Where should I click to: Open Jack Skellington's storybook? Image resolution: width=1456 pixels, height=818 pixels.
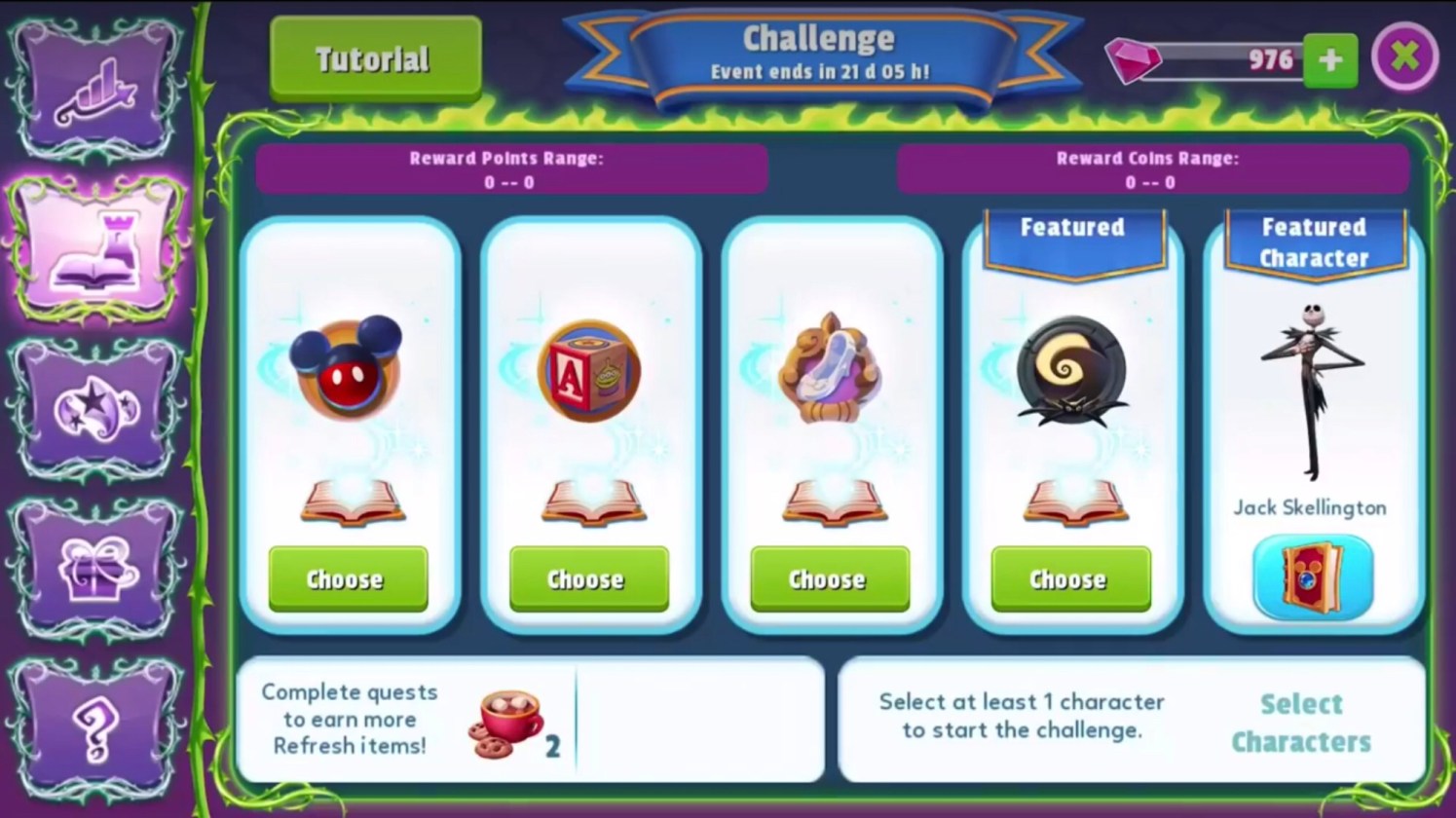coord(1312,578)
